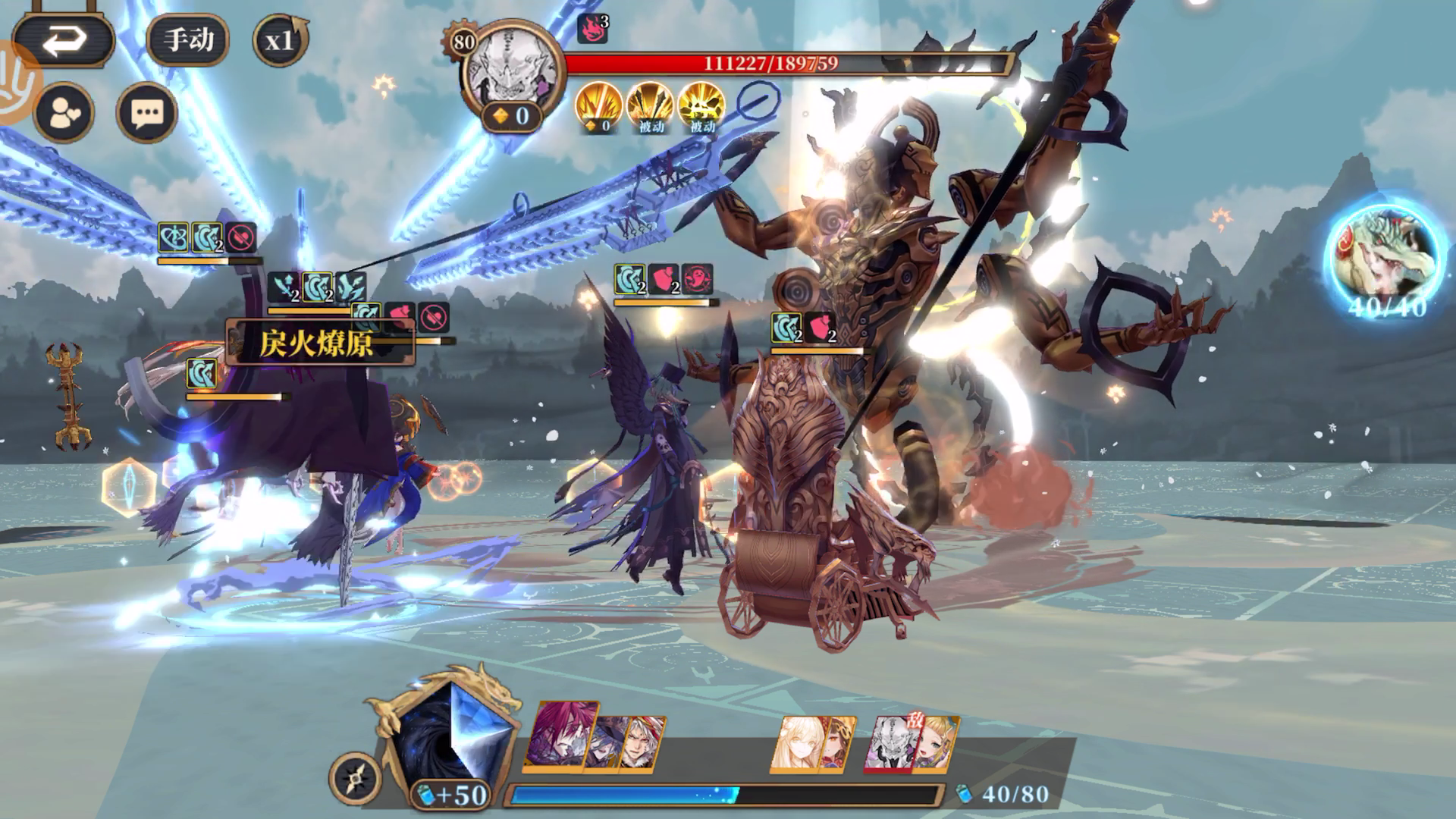The width and height of the screenshot is (1456, 819).
Task: View the boss's twin-spears passive skill
Action: 650,106
